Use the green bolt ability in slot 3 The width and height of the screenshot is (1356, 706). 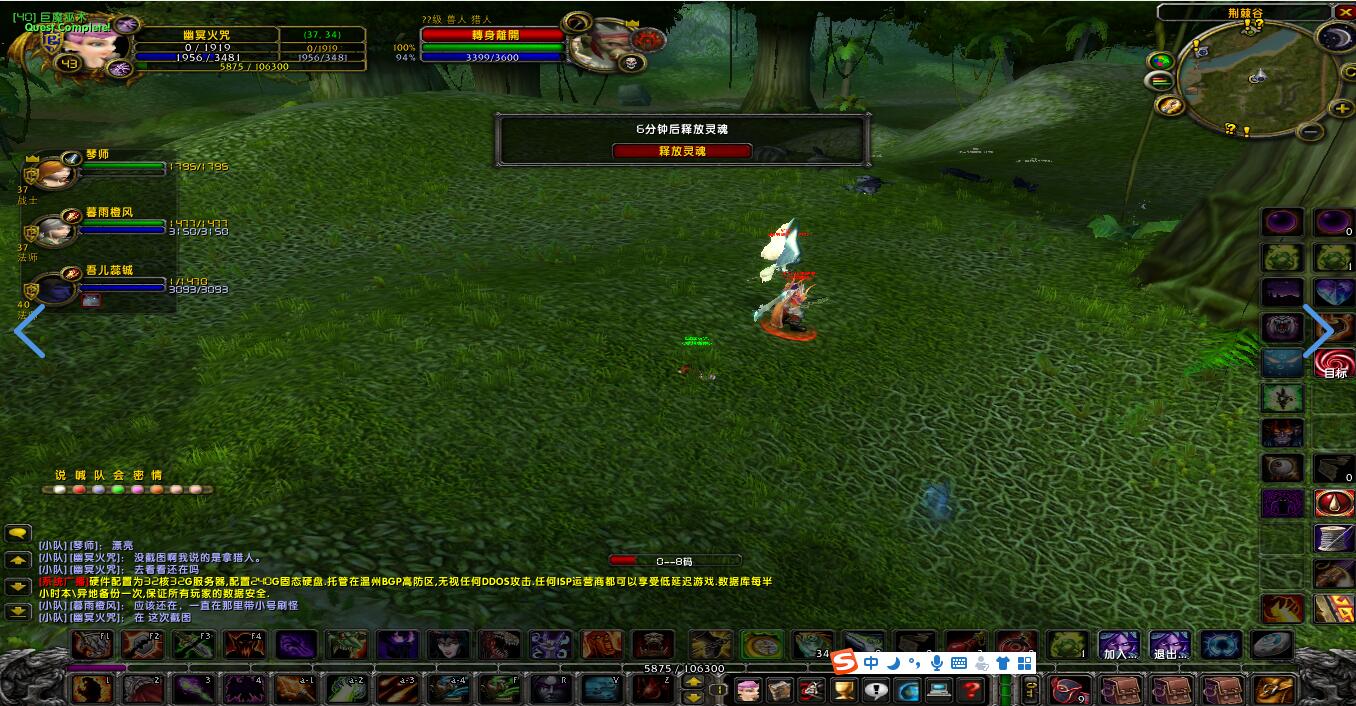(x=190, y=689)
